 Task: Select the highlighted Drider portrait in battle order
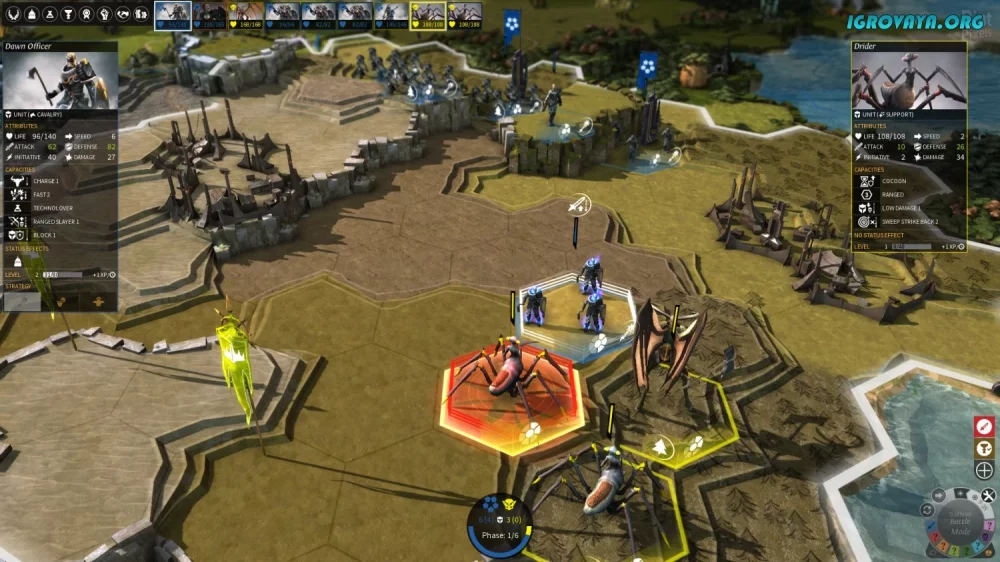click(x=428, y=13)
